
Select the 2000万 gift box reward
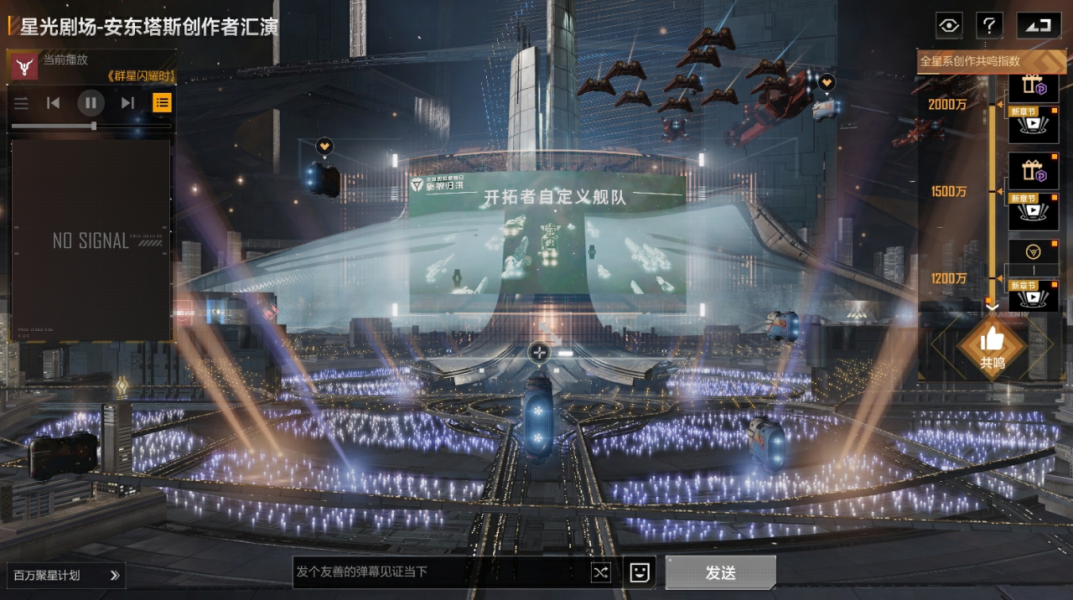click(1032, 88)
